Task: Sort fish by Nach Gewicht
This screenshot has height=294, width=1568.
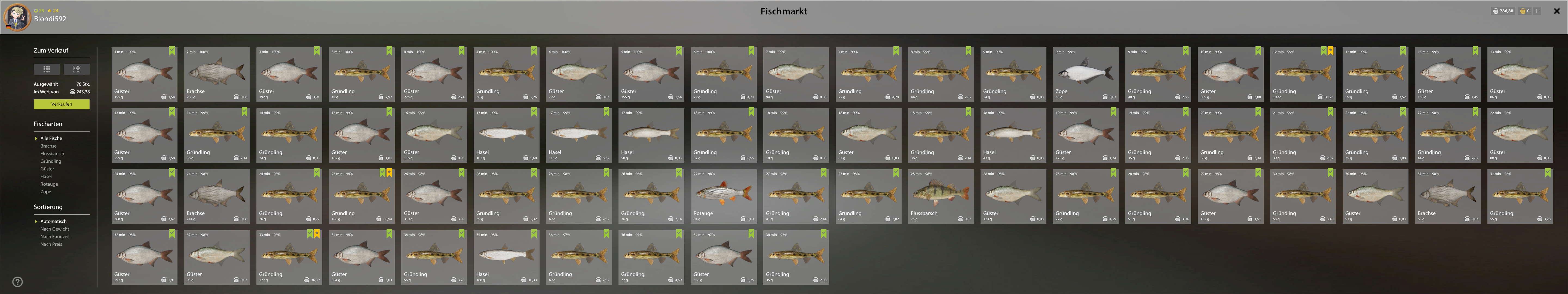Action: pos(55,229)
